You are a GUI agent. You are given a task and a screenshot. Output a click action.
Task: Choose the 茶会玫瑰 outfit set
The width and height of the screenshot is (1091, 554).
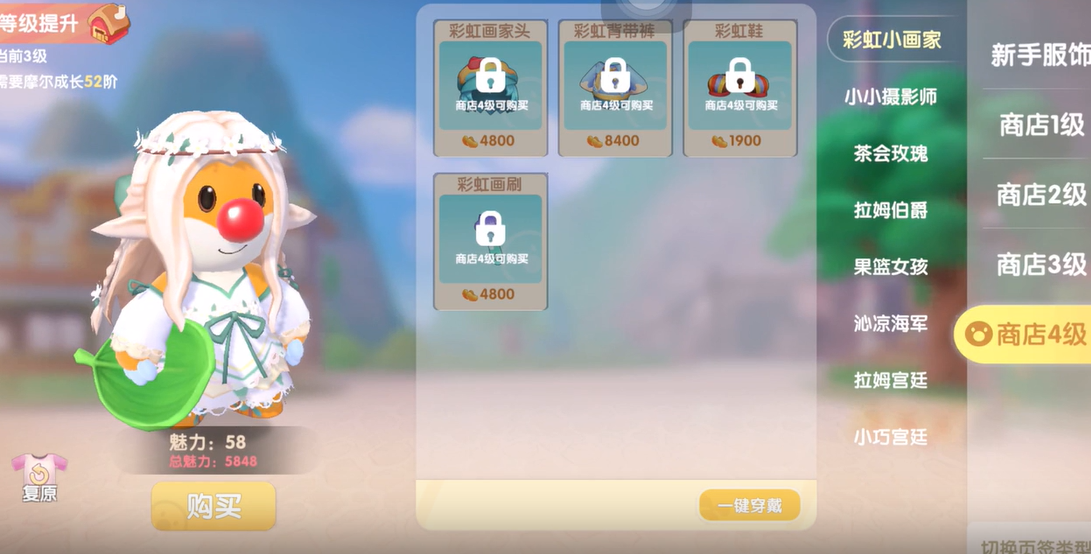(890, 153)
